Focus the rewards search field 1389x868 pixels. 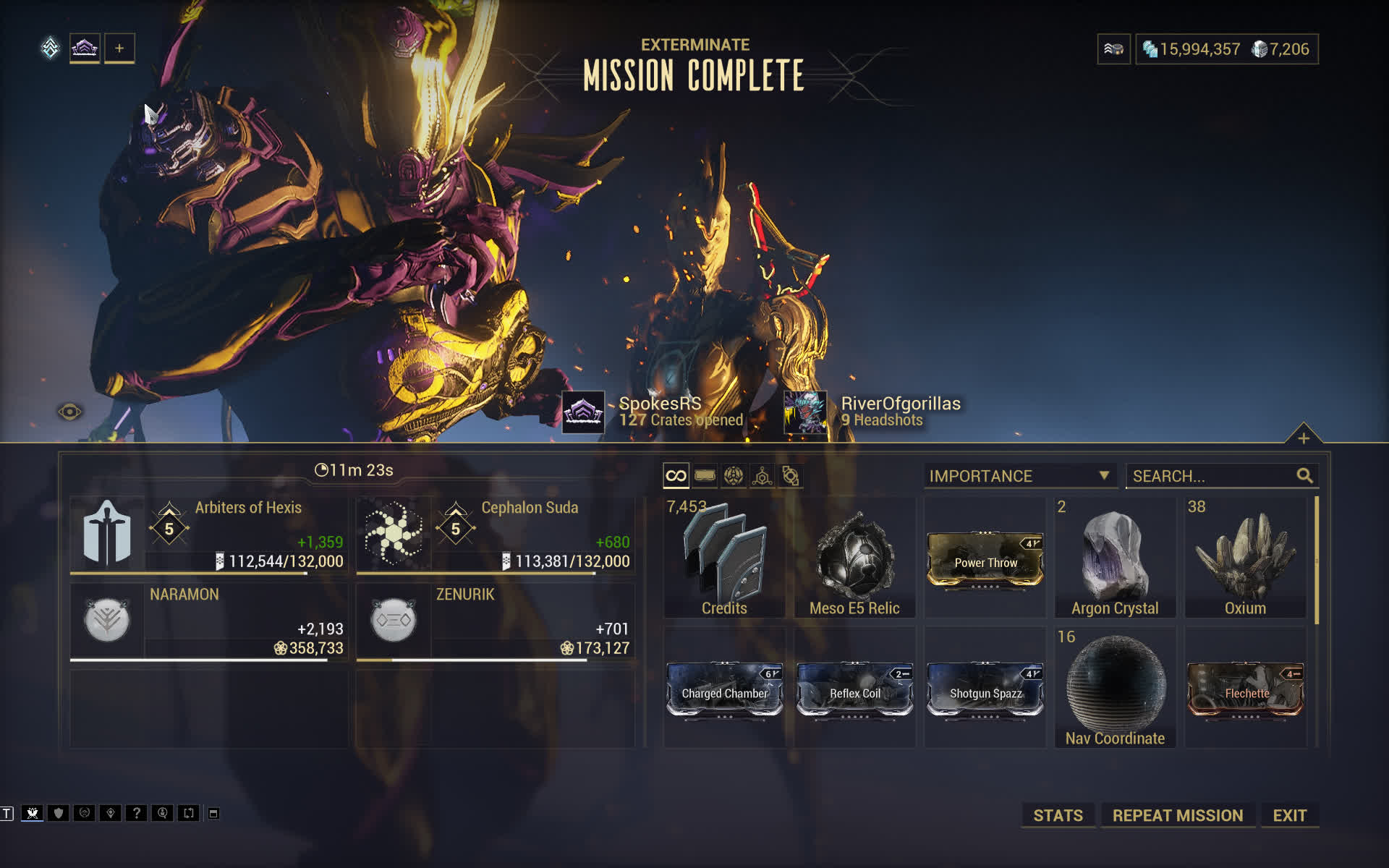point(1212,476)
